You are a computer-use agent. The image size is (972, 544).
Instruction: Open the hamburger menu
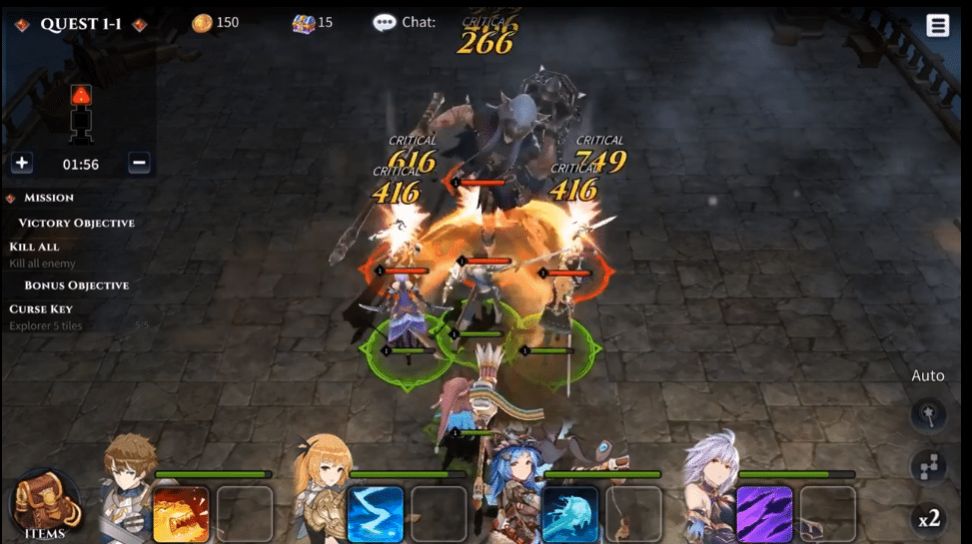[937, 26]
